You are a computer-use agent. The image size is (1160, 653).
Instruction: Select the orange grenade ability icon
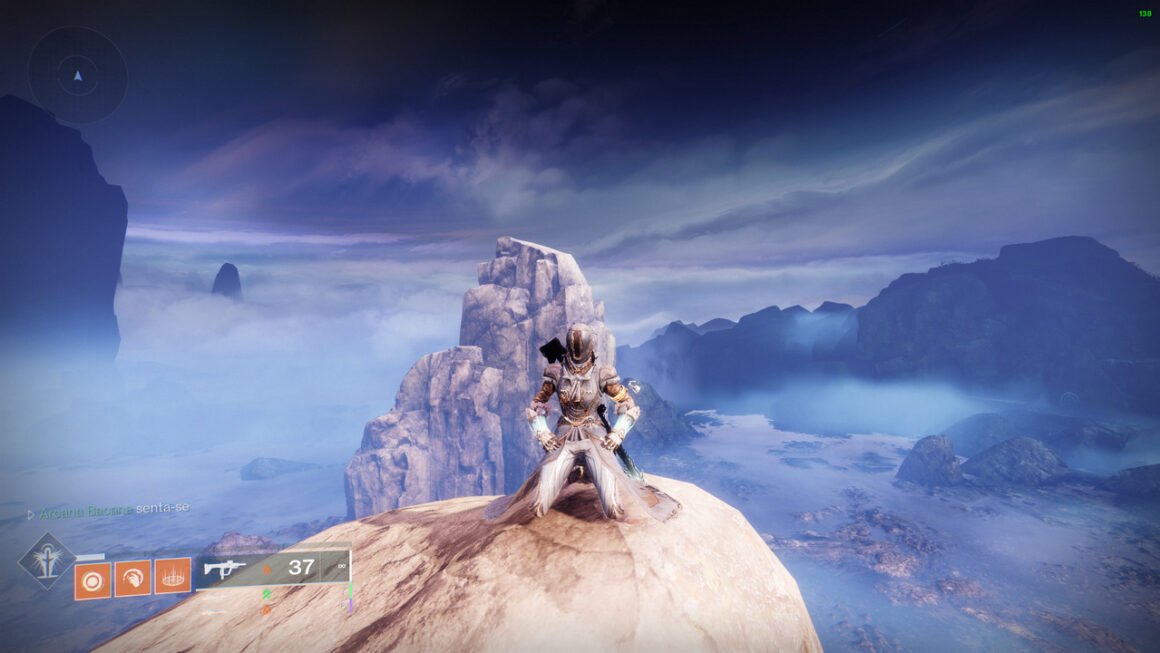(92, 579)
